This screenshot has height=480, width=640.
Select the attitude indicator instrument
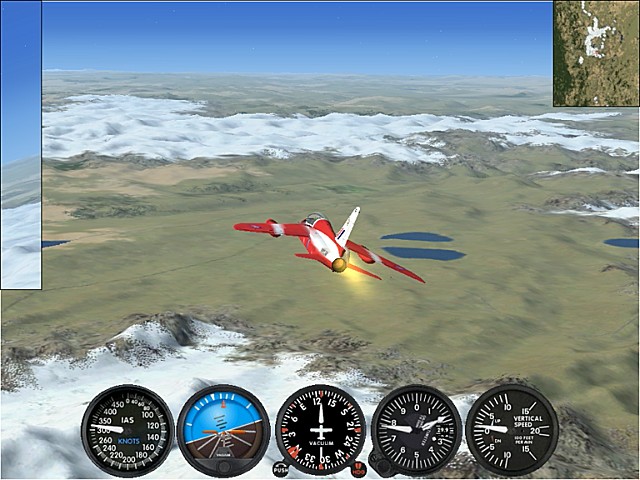click(x=223, y=430)
